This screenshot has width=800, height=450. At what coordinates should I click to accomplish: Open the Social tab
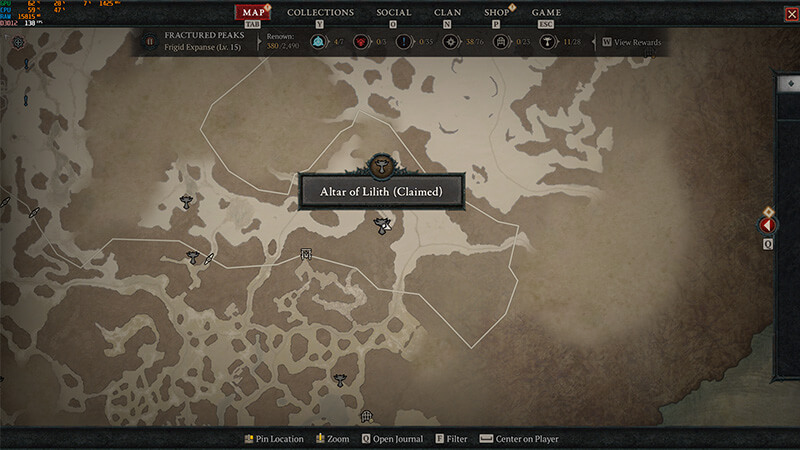(x=393, y=12)
